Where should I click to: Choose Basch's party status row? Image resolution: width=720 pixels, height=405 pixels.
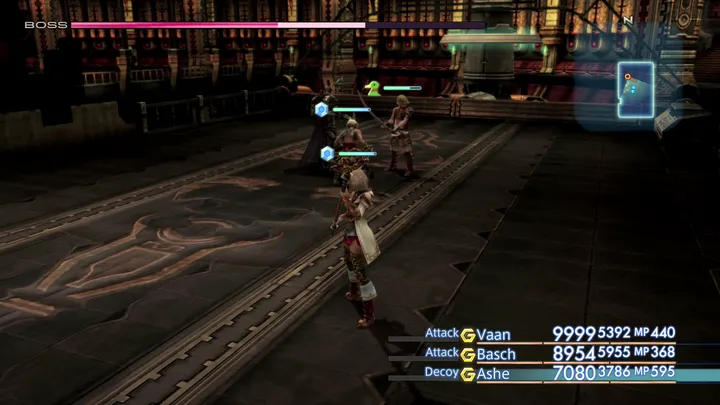coord(497,354)
